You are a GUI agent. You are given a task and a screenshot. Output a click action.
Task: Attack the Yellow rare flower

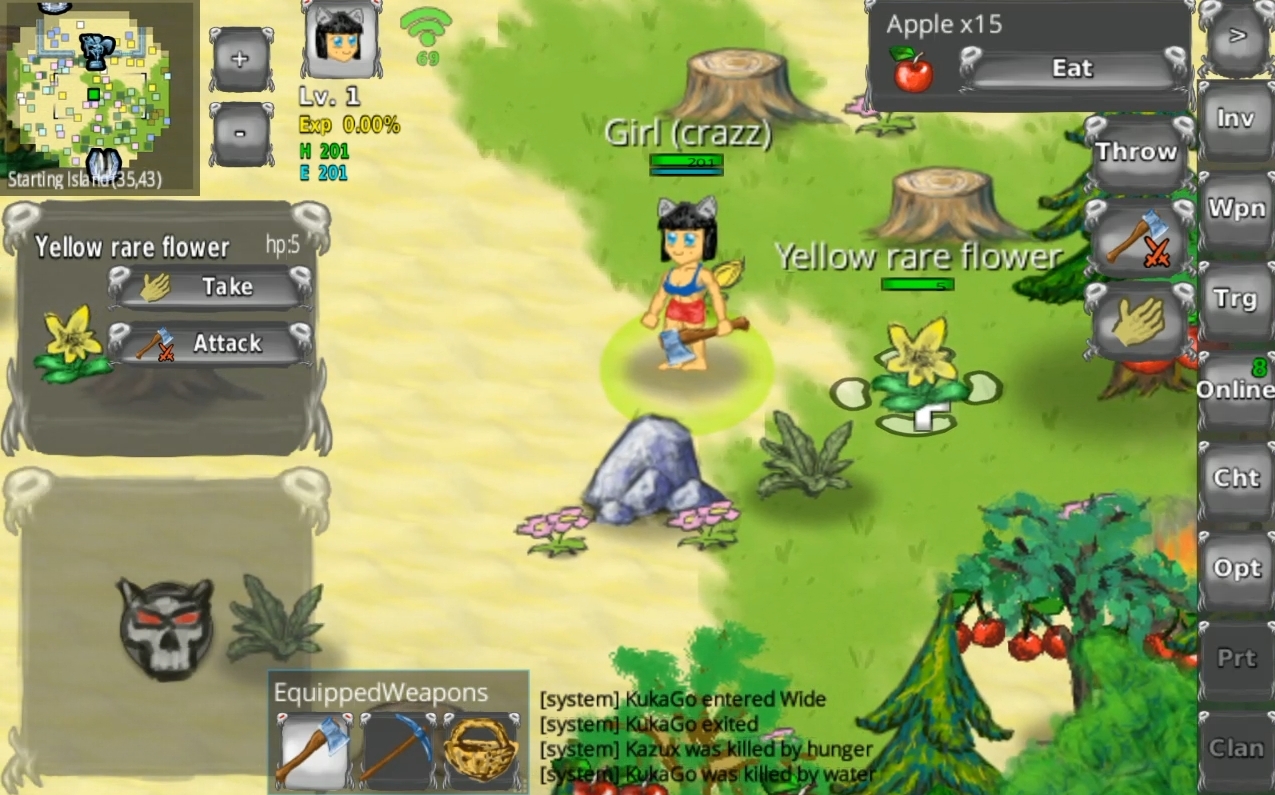coord(210,344)
